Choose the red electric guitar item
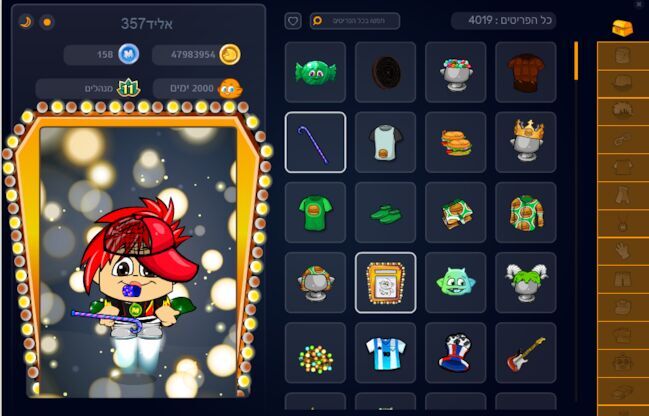 click(x=525, y=352)
